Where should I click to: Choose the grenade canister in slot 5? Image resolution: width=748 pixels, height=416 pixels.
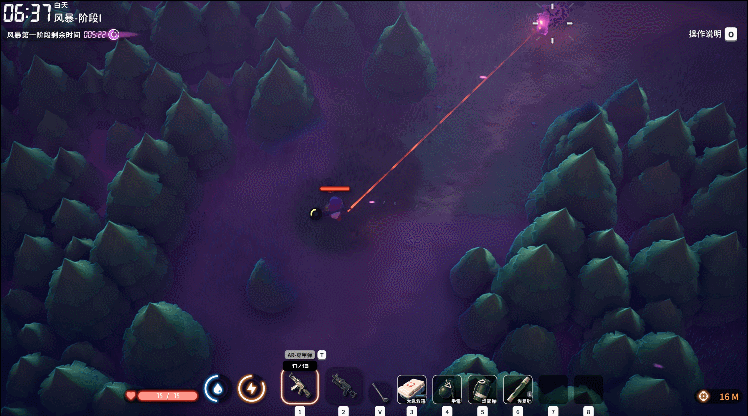click(x=482, y=388)
